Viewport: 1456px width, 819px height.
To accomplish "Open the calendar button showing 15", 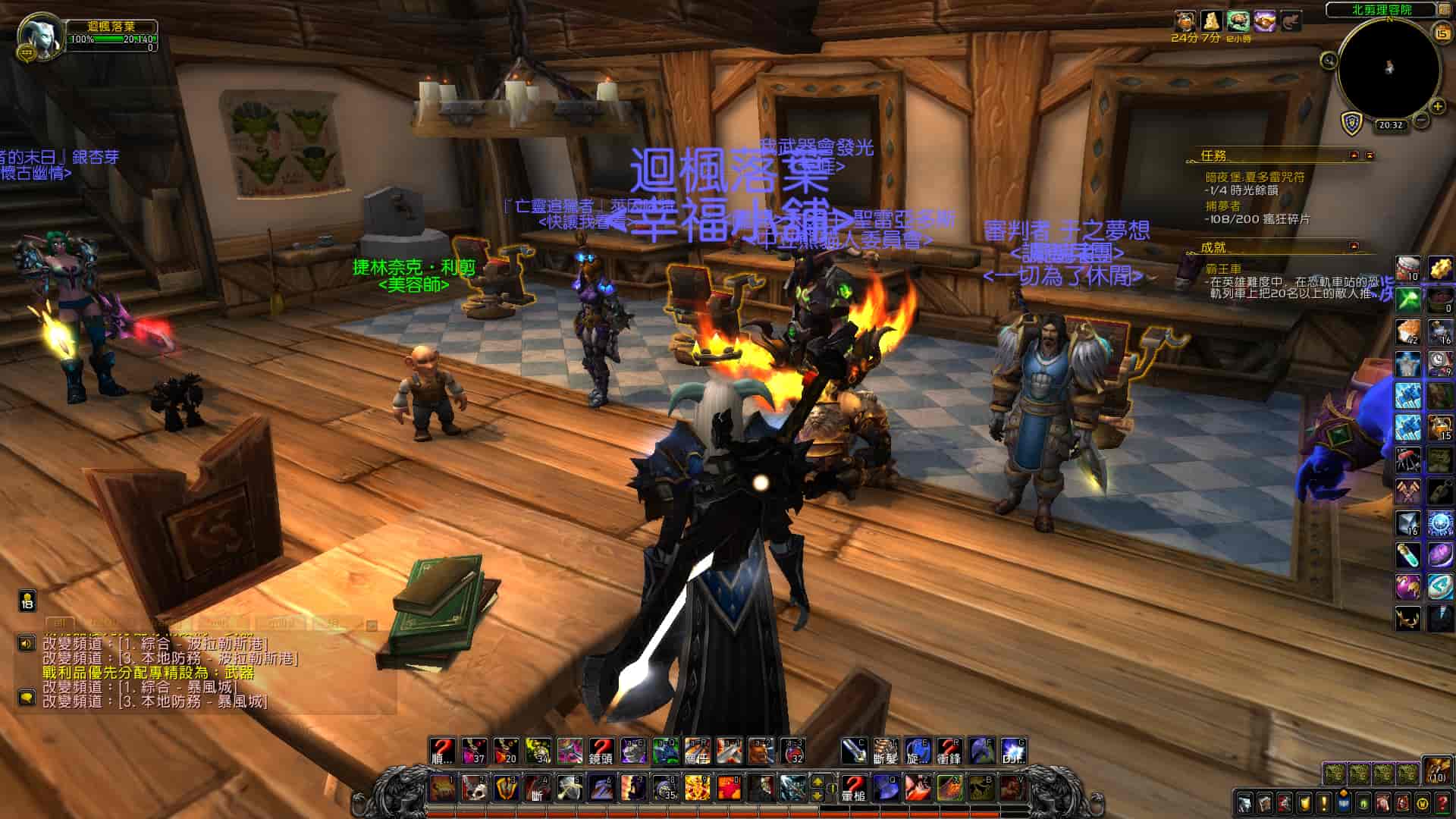I will [x=1440, y=32].
